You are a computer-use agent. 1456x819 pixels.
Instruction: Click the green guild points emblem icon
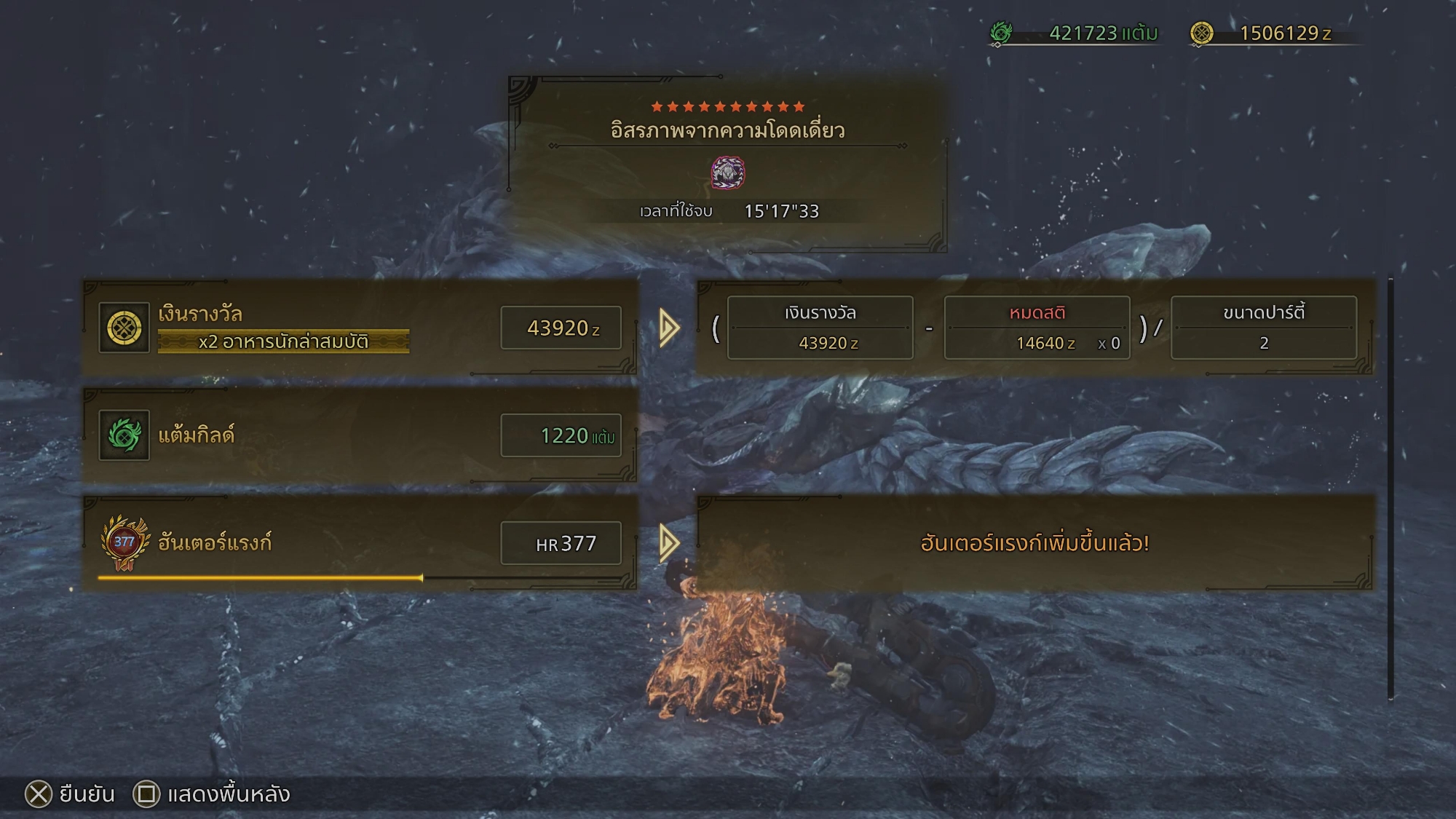tap(124, 435)
